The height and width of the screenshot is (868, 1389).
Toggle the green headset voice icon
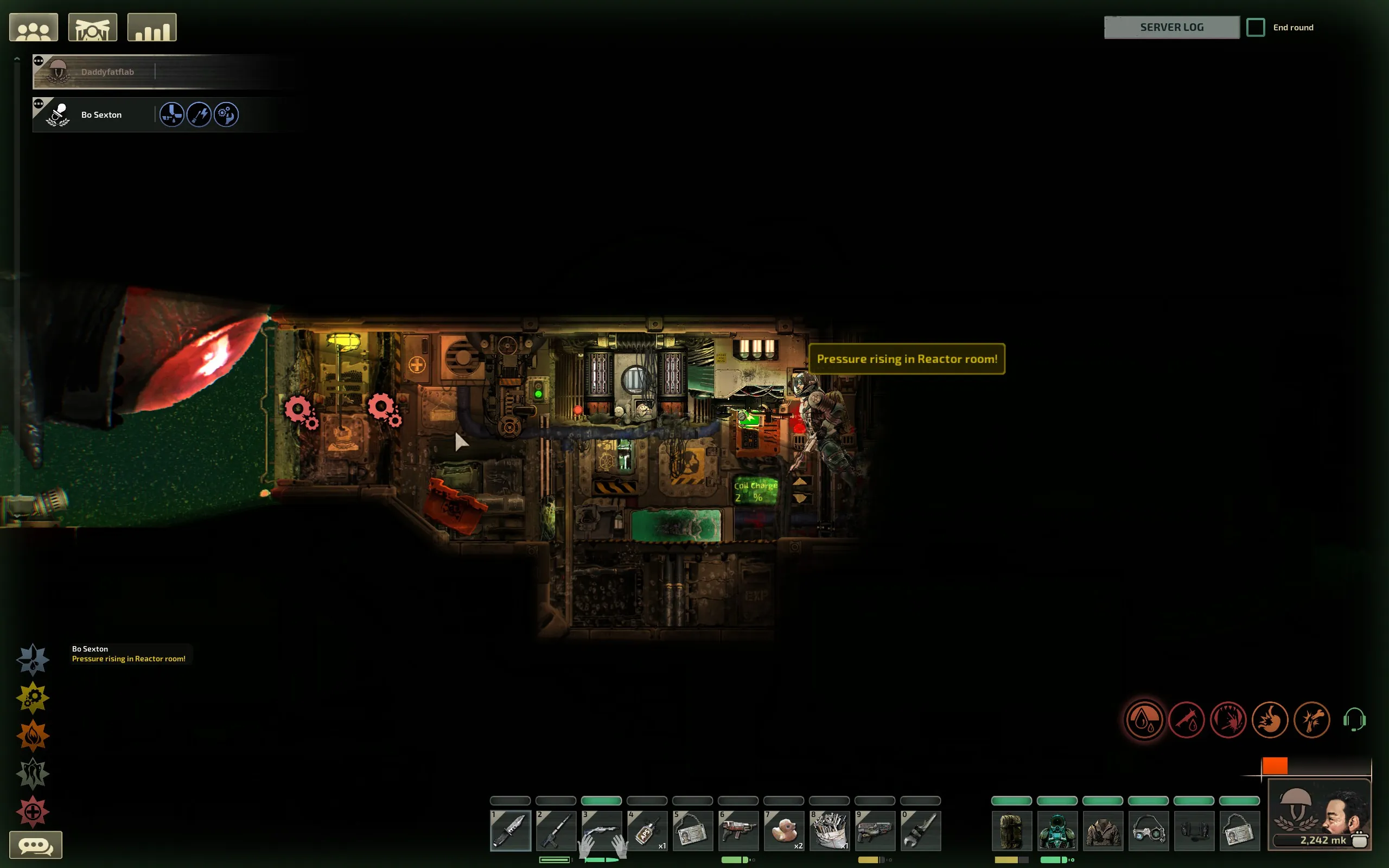point(1354,720)
